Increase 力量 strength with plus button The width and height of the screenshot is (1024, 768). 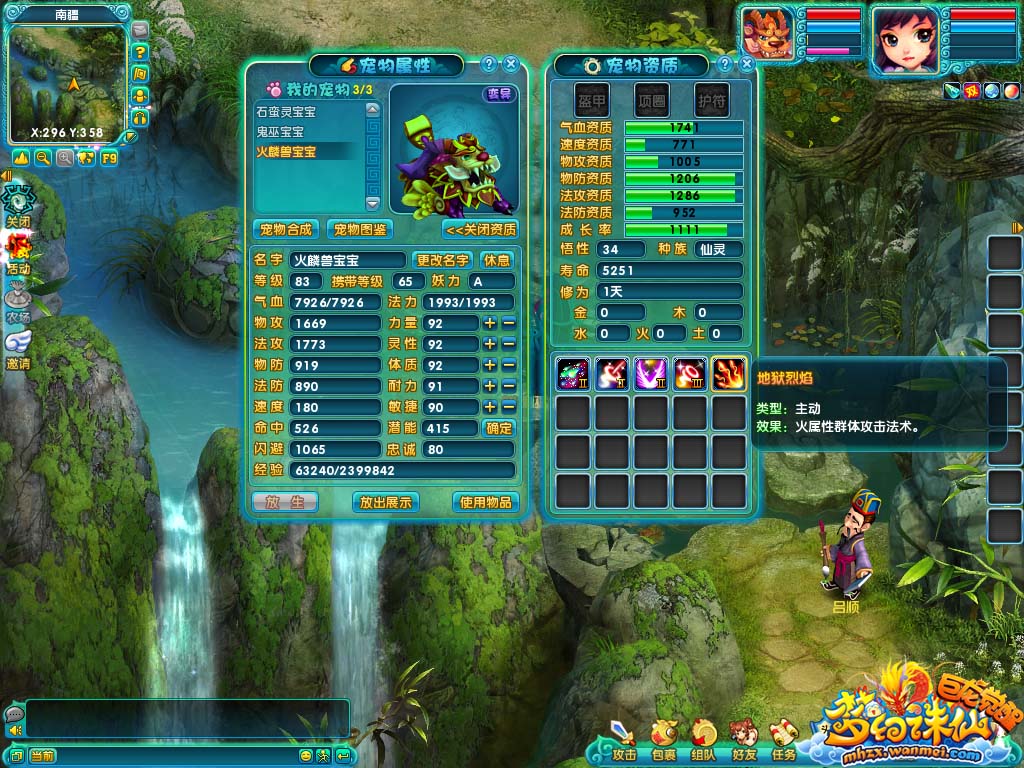click(x=490, y=323)
